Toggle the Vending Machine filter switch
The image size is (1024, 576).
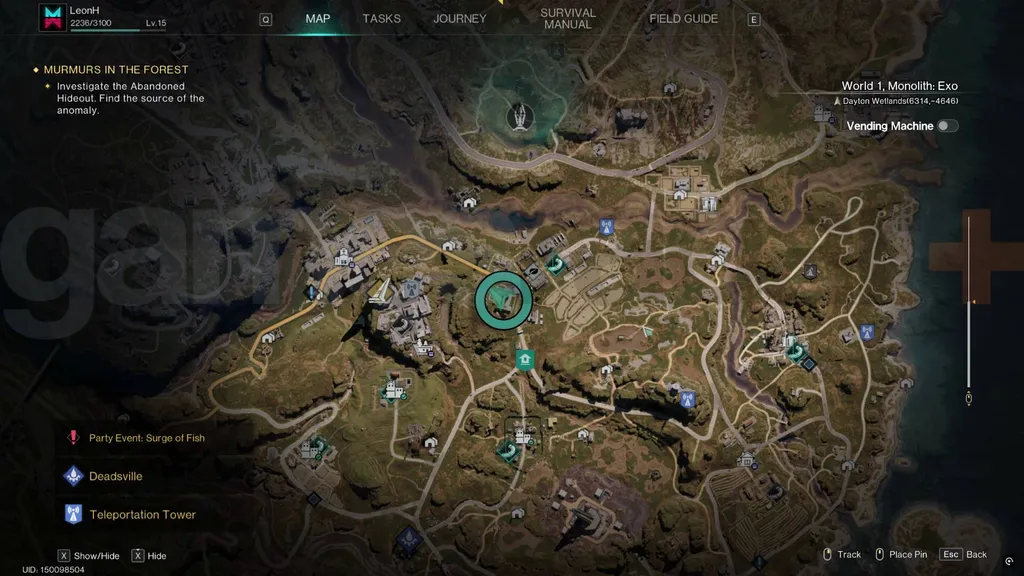[x=946, y=126]
